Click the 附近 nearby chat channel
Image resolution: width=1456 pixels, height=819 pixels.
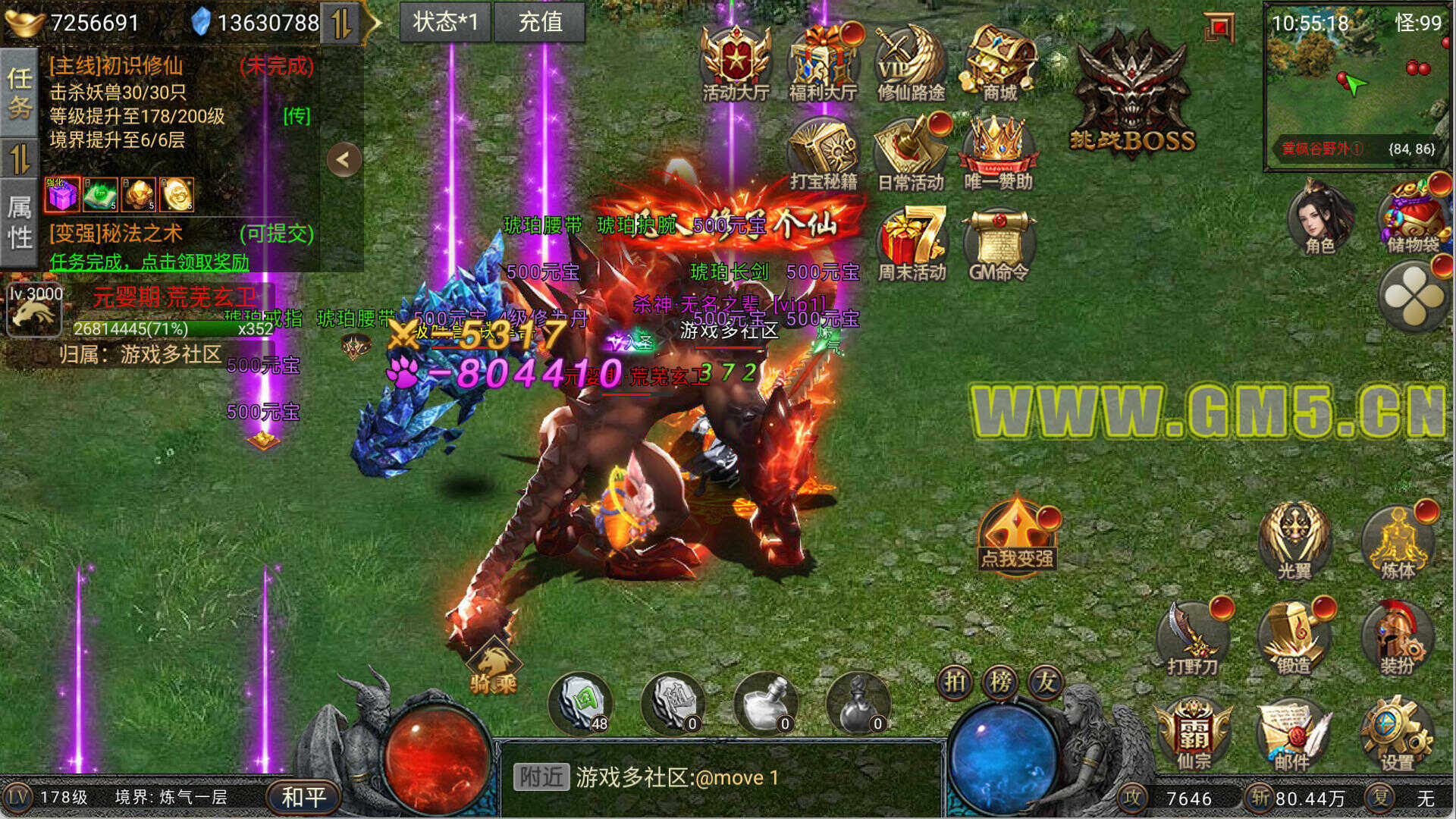(541, 777)
